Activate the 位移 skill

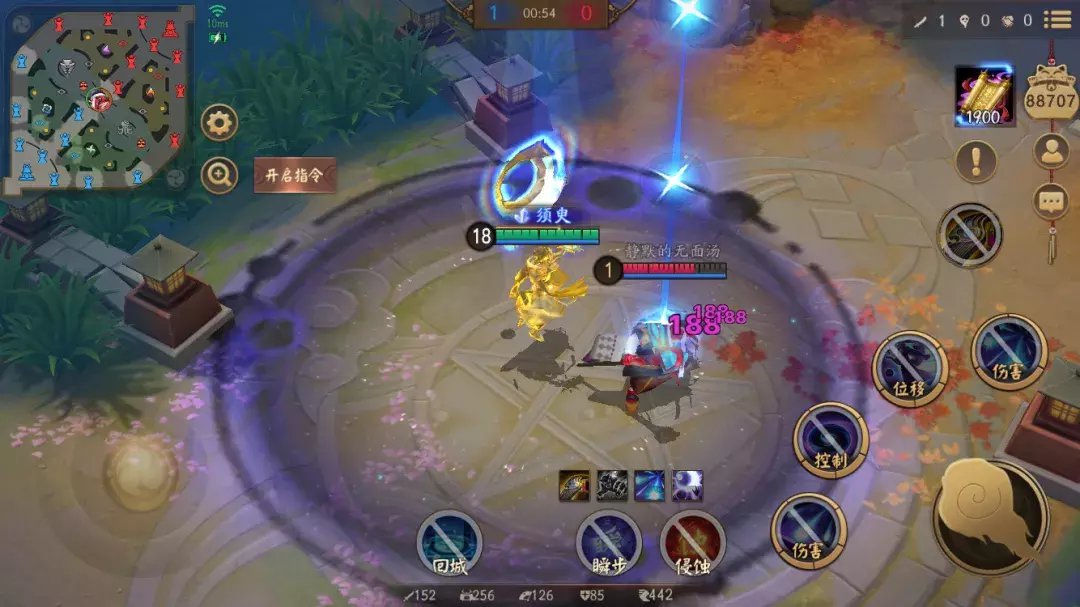coord(909,367)
